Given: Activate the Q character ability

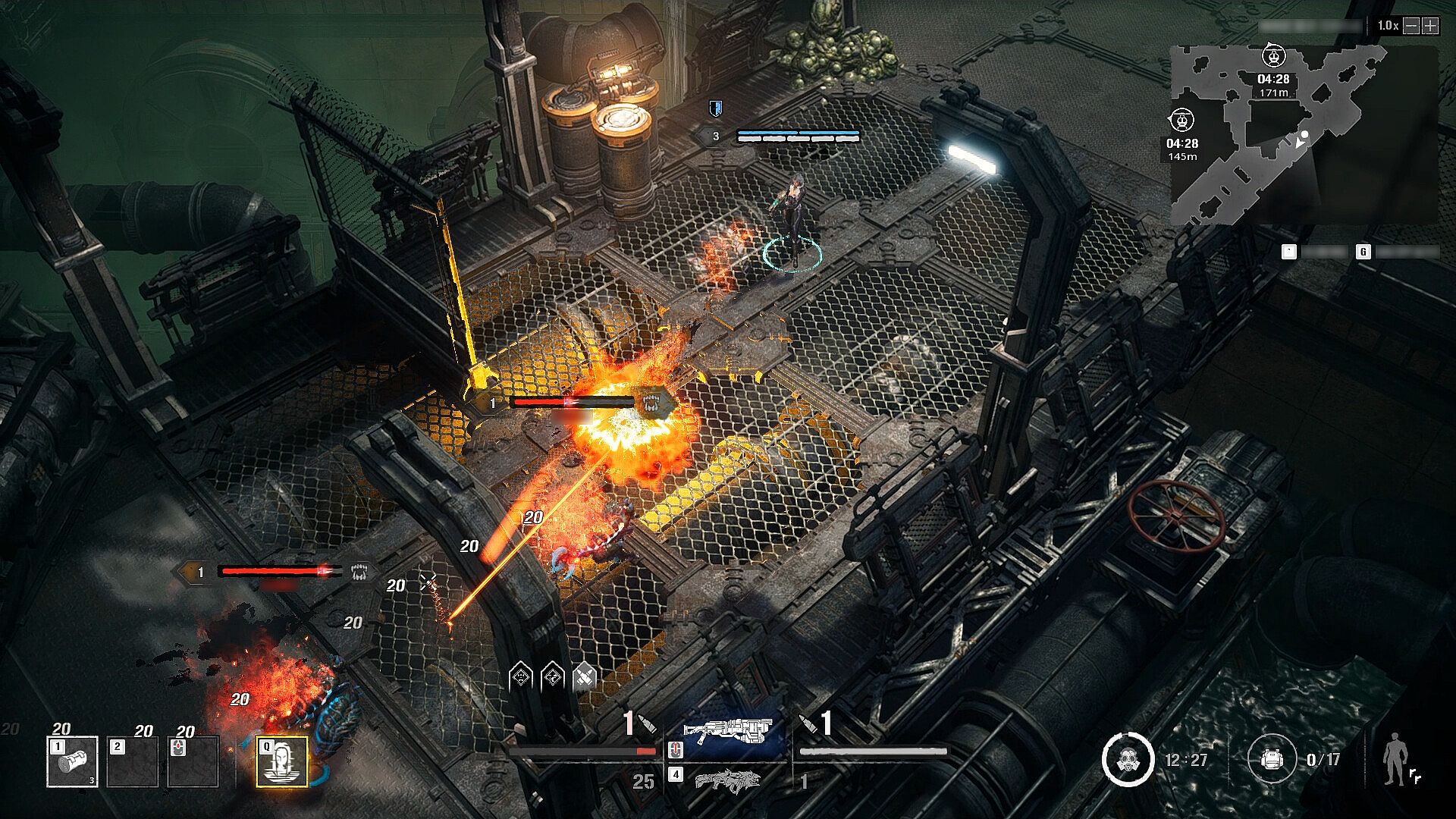Looking at the screenshot, I should (282, 761).
